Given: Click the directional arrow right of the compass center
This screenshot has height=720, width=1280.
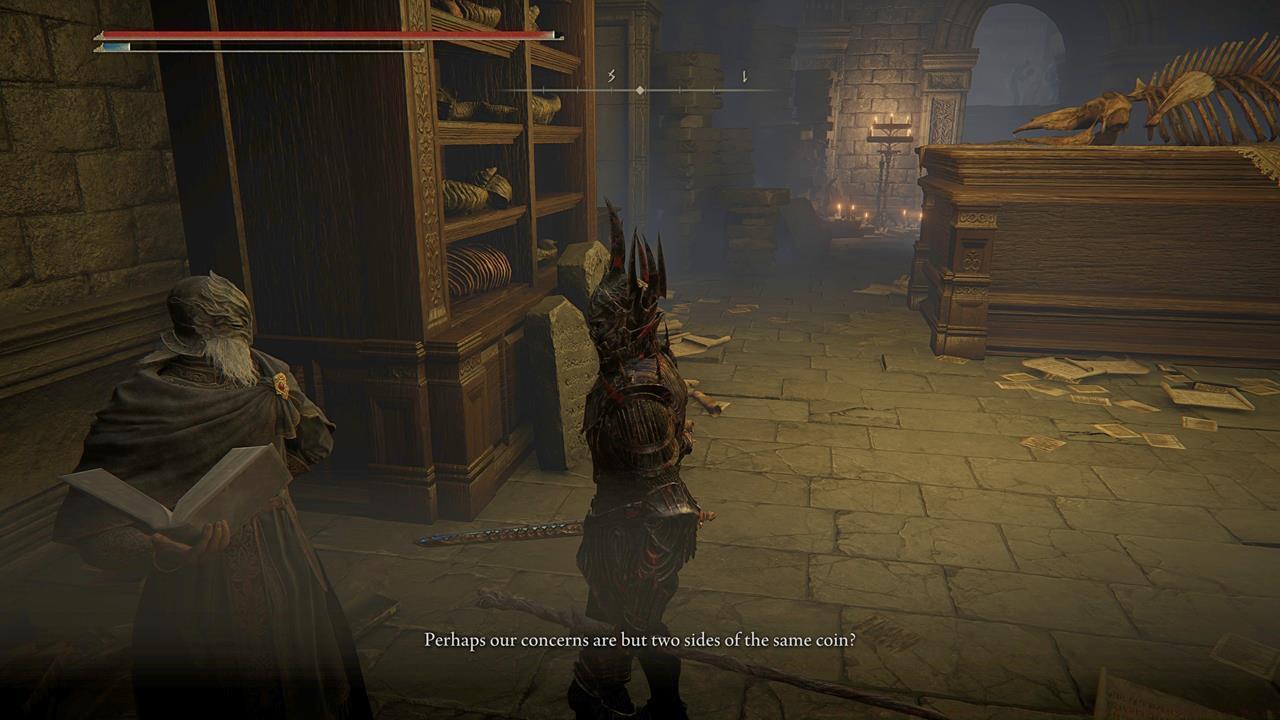Looking at the screenshot, I should pos(744,77).
